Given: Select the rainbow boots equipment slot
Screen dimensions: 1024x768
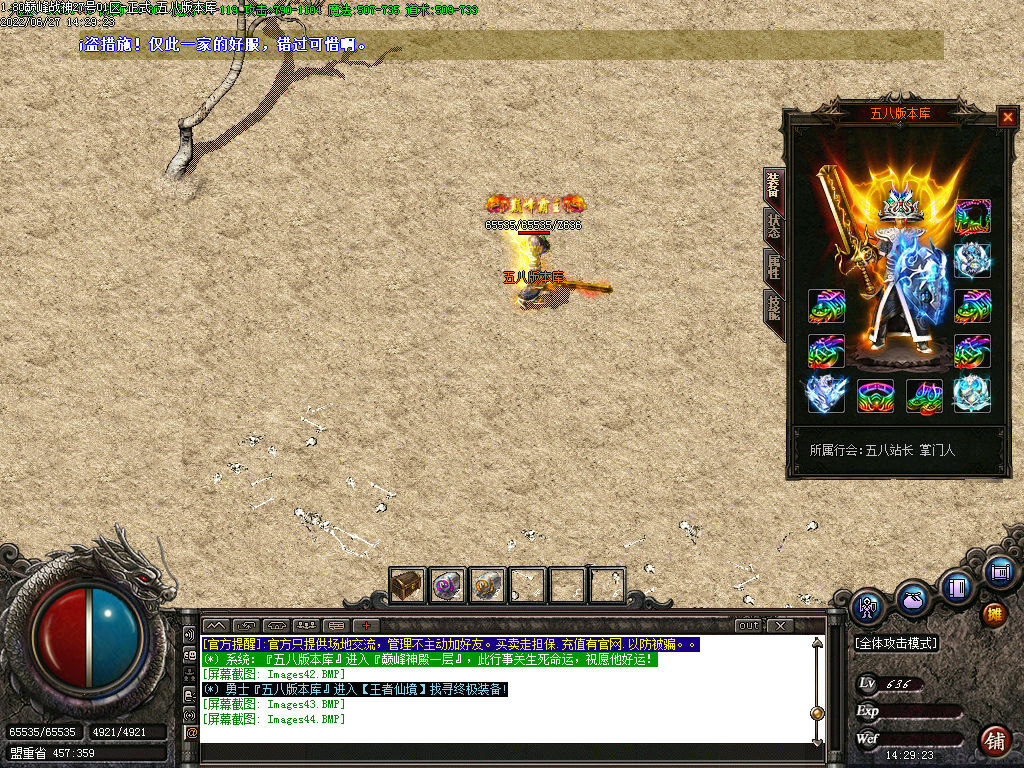Looking at the screenshot, I should 923,396.
